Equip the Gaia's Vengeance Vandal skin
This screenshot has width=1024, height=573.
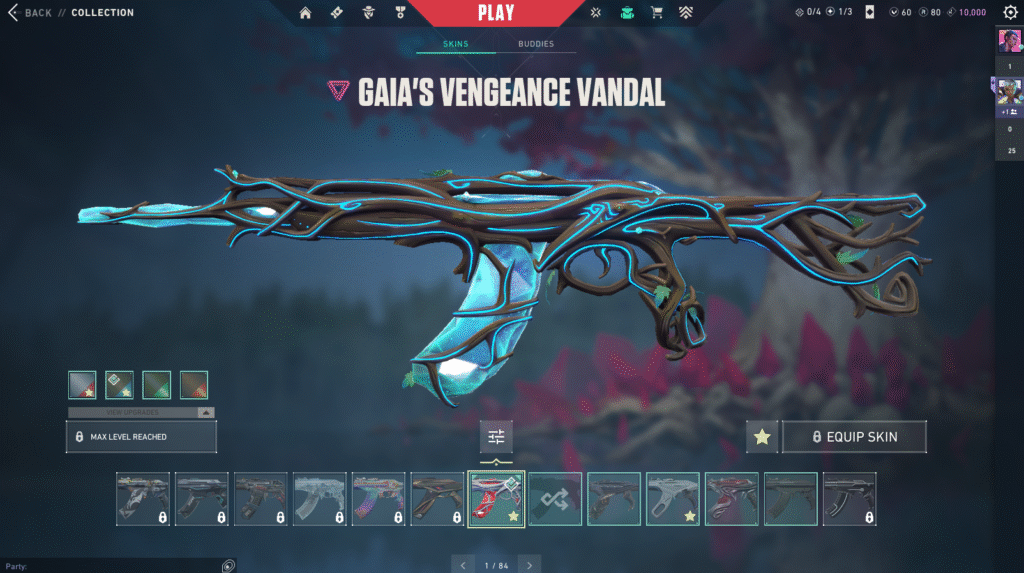pos(854,437)
